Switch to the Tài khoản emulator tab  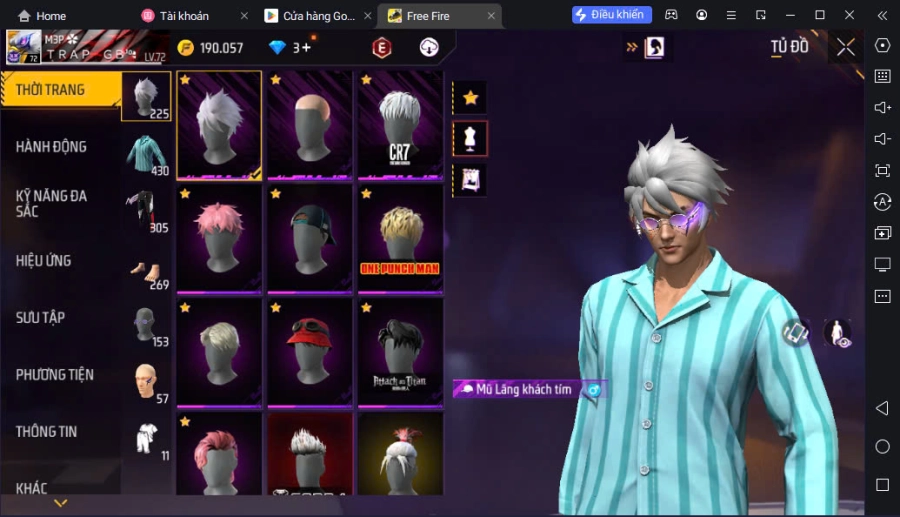[x=185, y=16]
